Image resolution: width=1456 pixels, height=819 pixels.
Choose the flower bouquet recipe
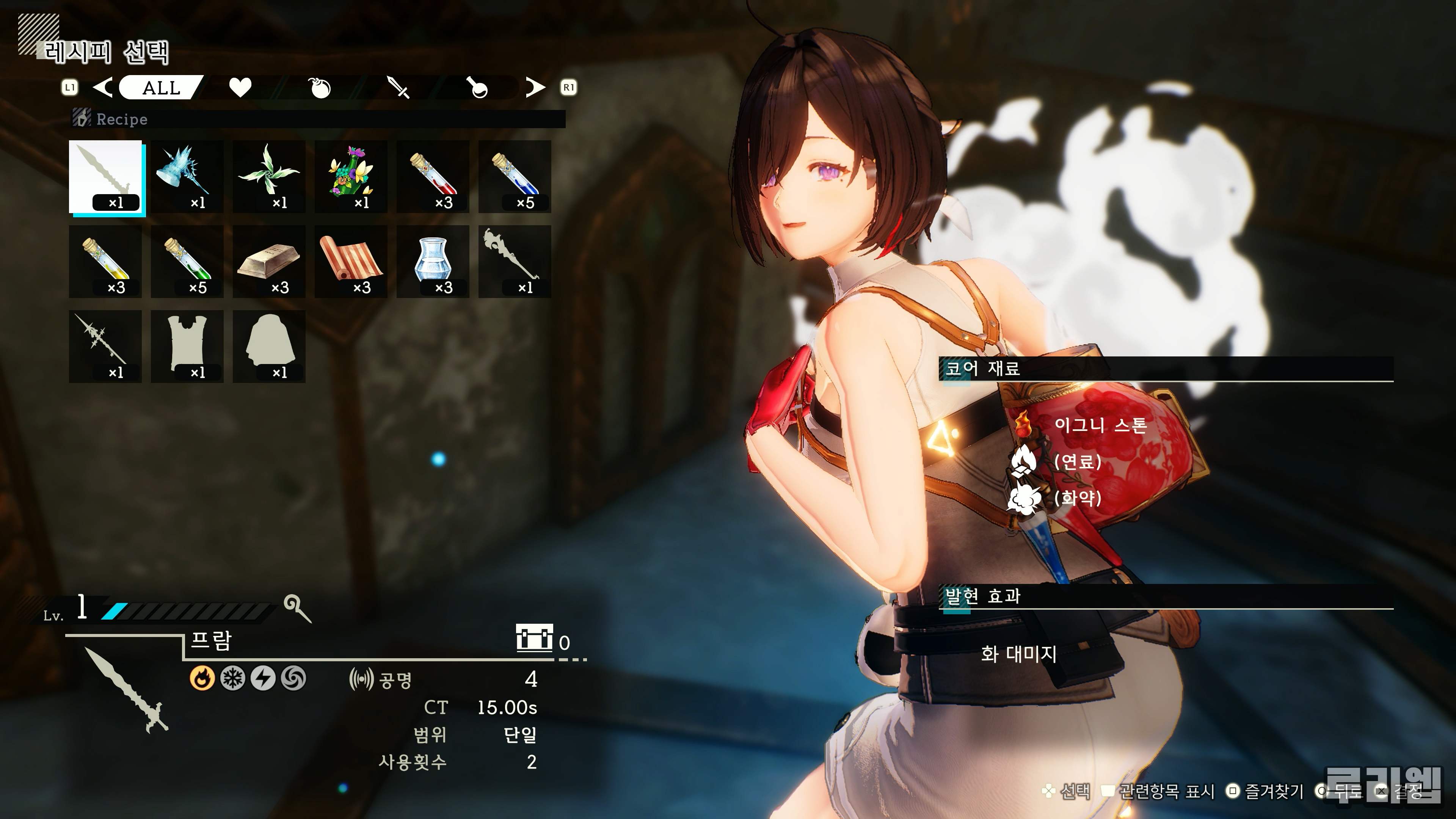[x=351, y=176]
